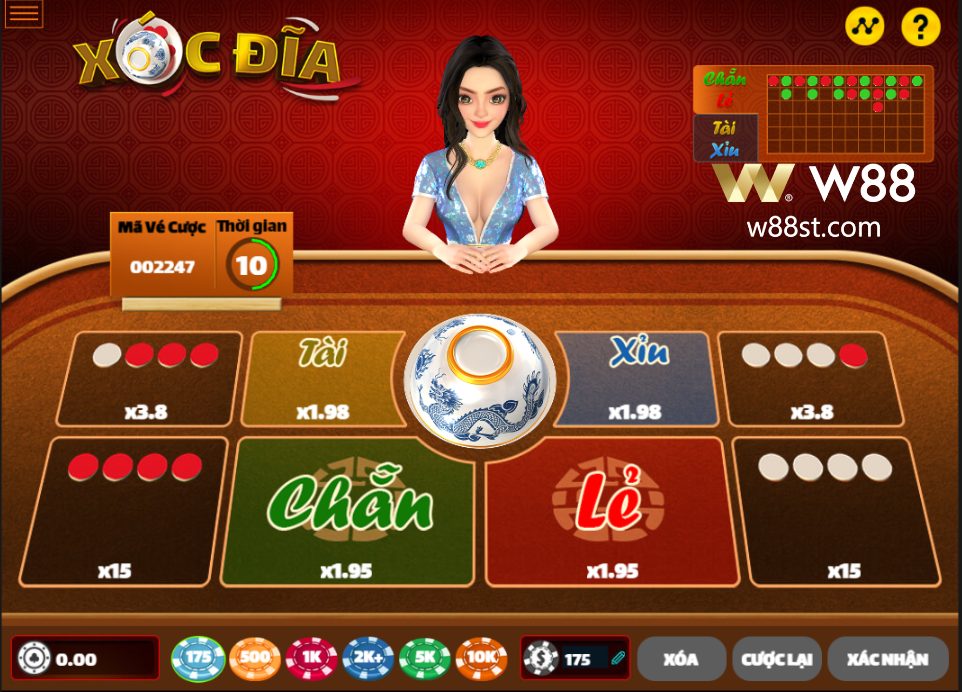Screen dimensions: 962x692
Task: Switch history panel to Tài Xỉu tab
Action: tap(725, 138)
